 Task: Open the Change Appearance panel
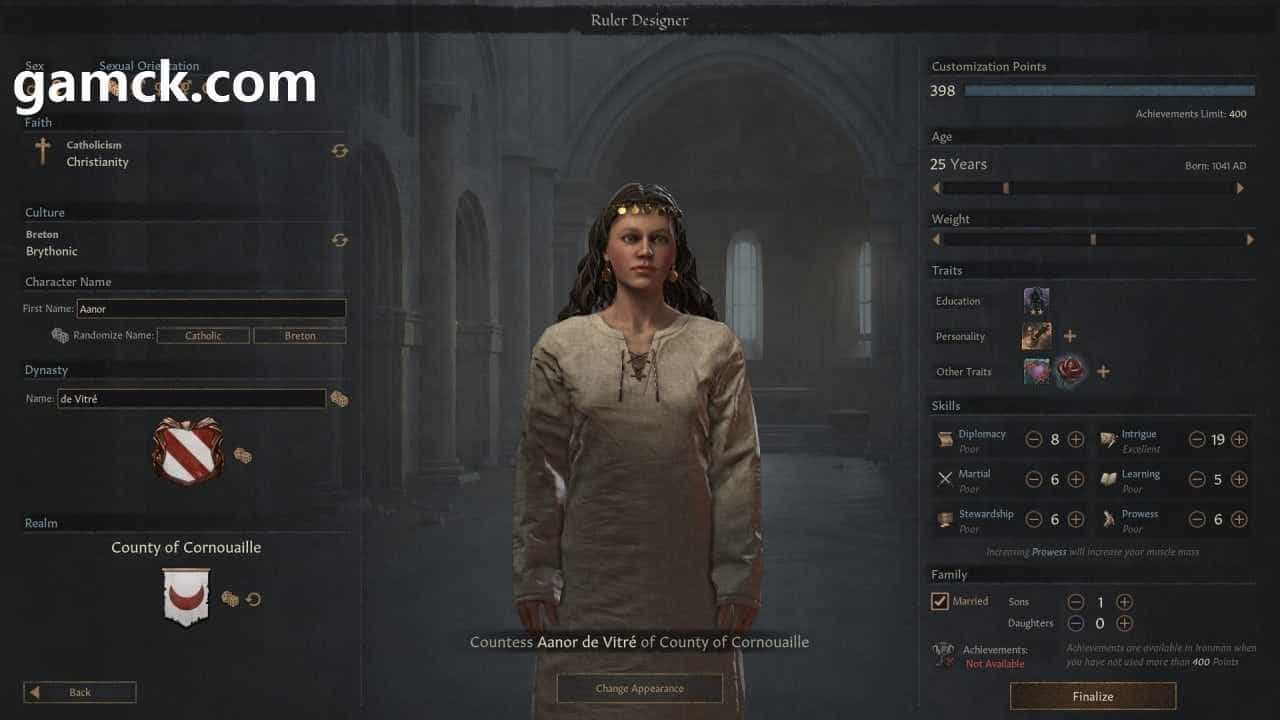coord(639,688)
